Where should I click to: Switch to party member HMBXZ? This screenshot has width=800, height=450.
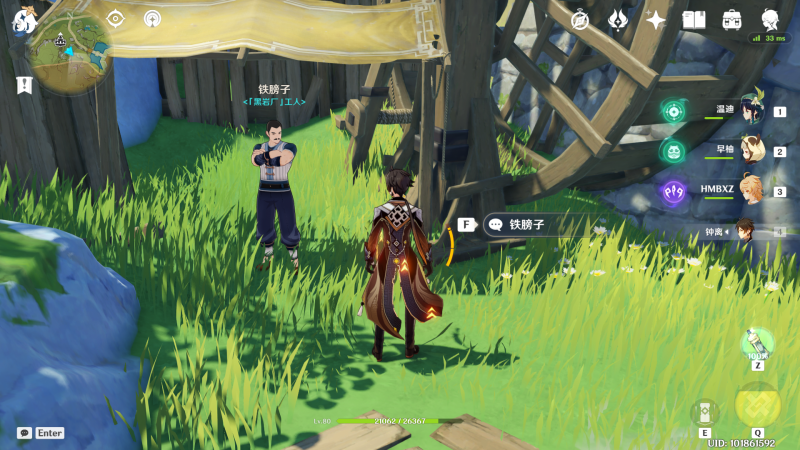tap(752, 191)
